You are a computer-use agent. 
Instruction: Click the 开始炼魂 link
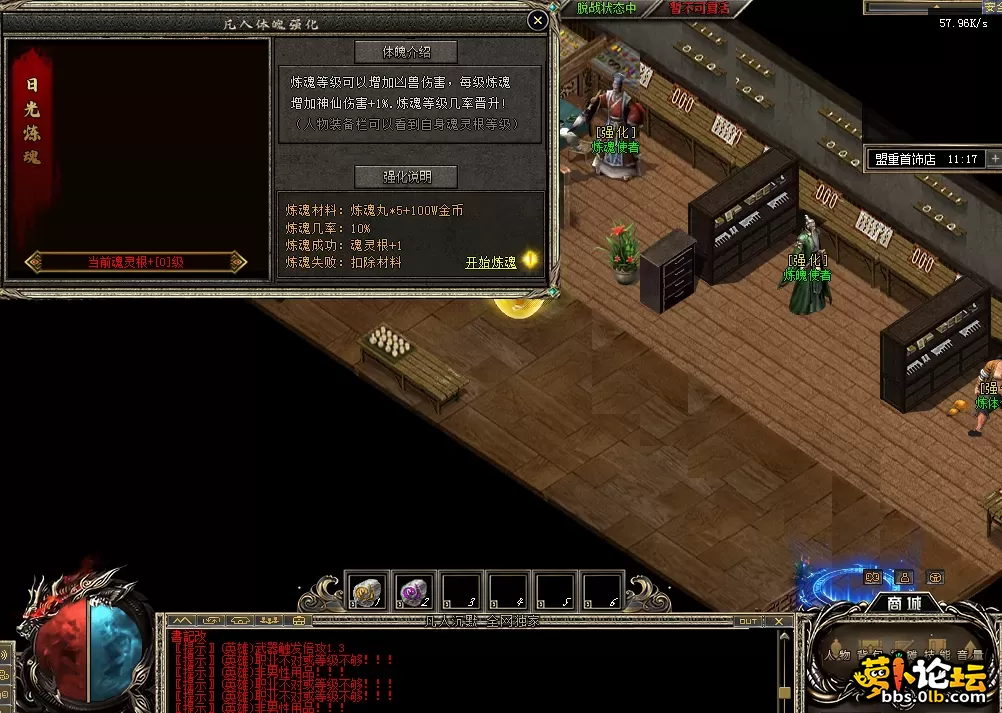click(491, 263)
